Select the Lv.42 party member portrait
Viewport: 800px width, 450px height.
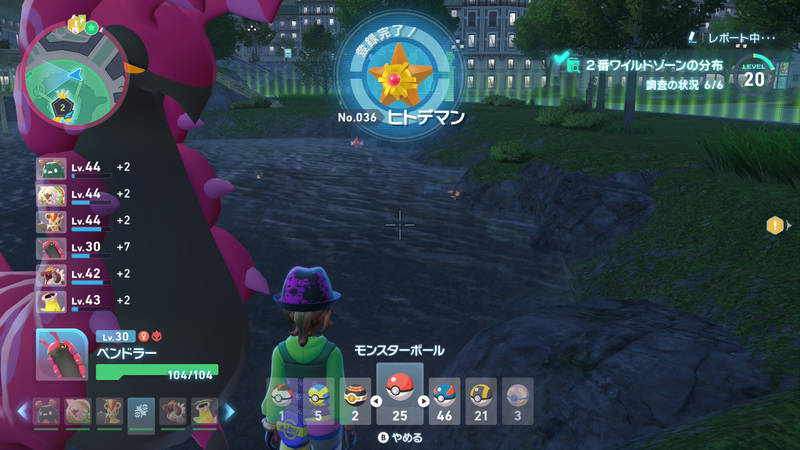coord(51,274)
